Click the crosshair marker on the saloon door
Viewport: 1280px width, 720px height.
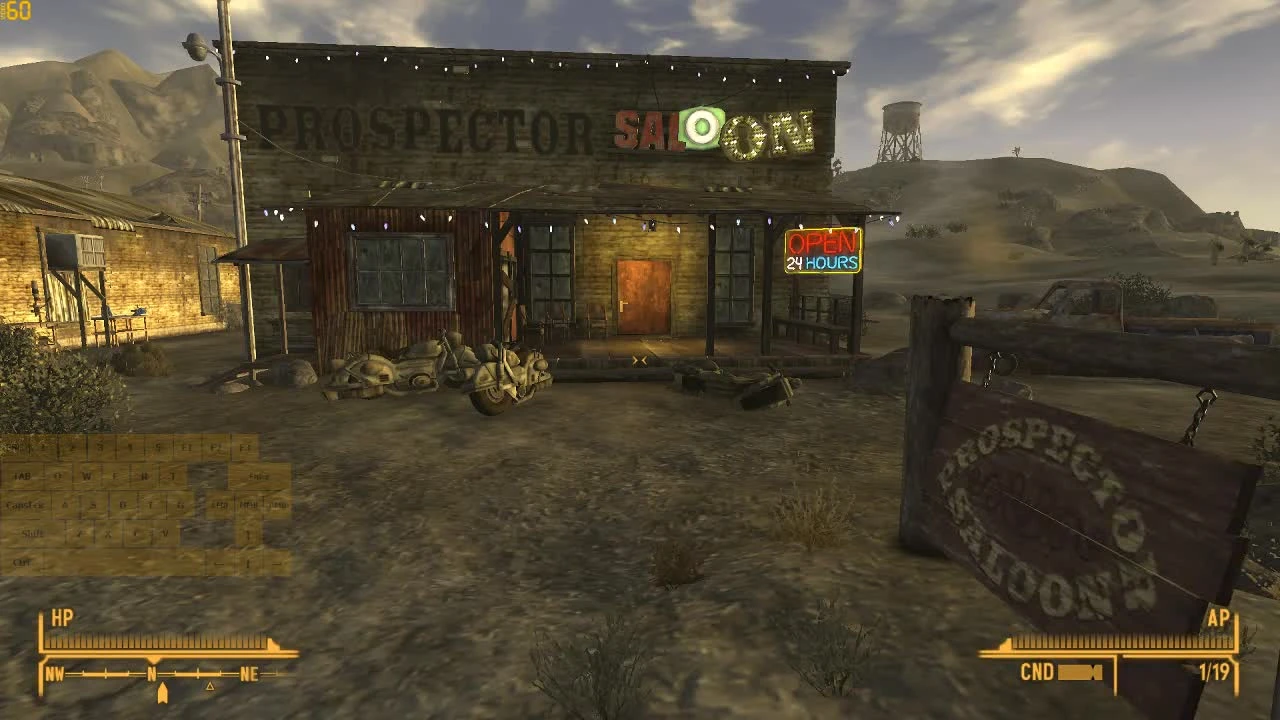(x=640, y=358)
